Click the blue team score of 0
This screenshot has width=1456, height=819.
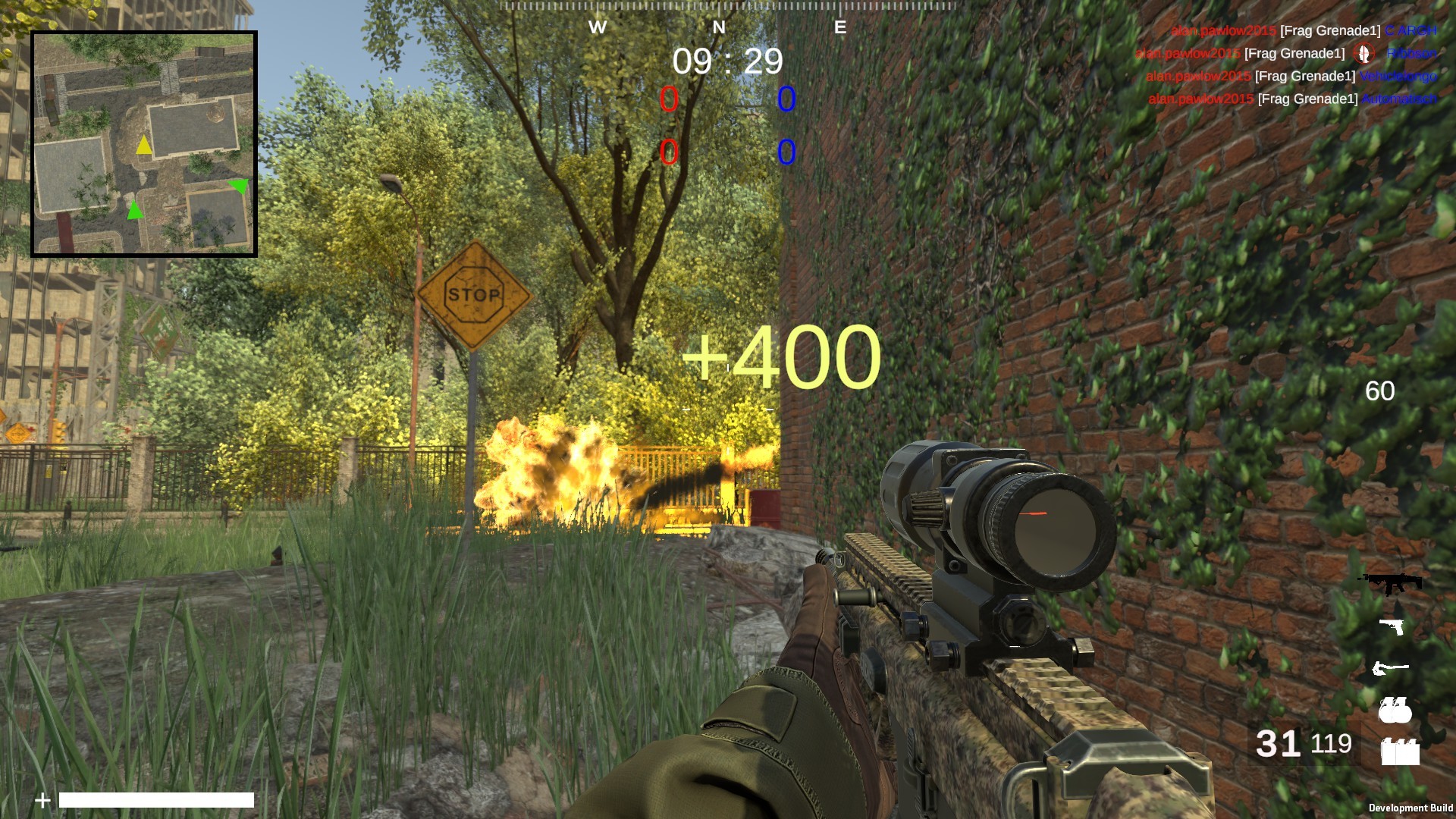786,99
